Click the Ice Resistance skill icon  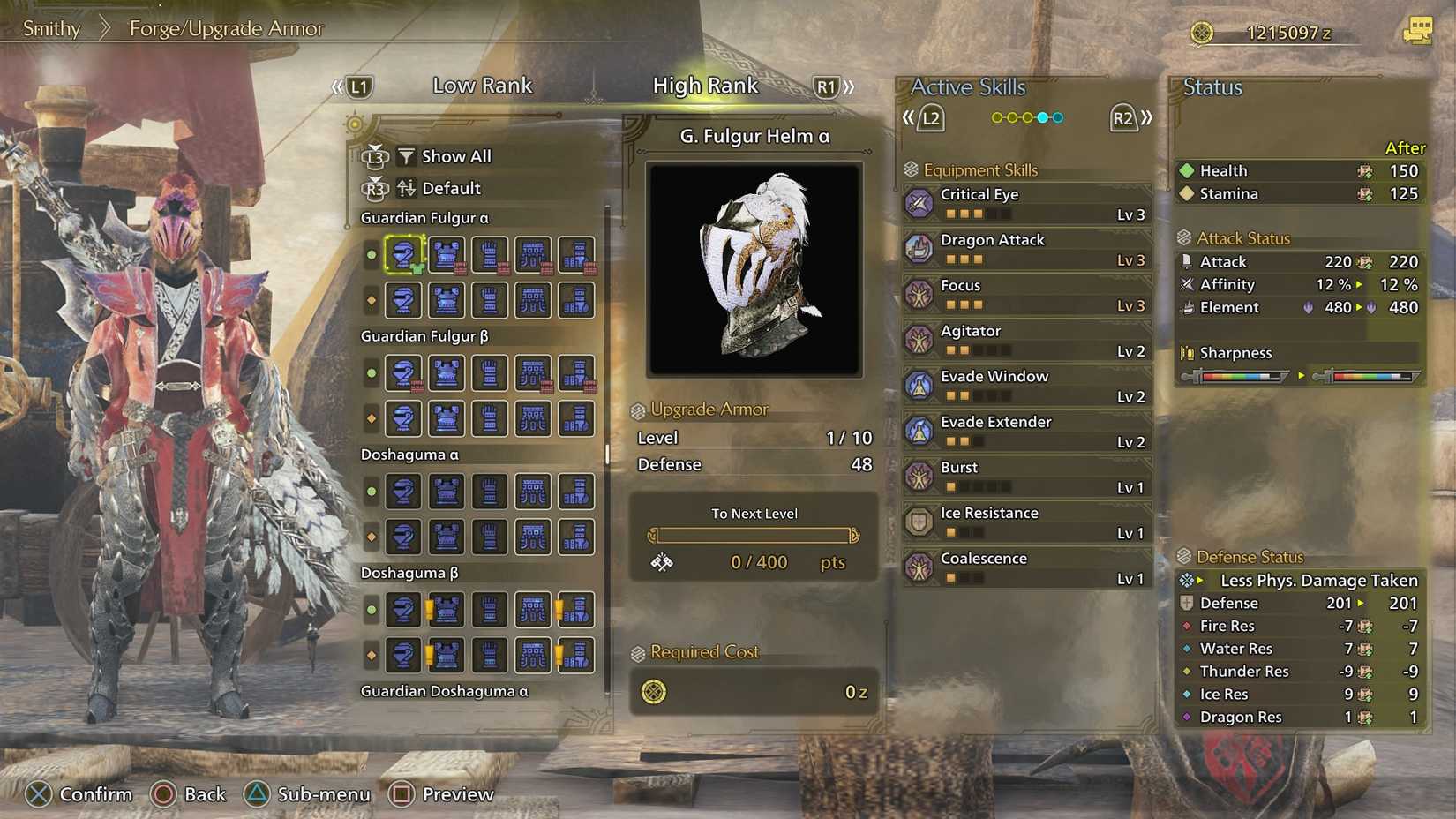(x=919, y=522)
